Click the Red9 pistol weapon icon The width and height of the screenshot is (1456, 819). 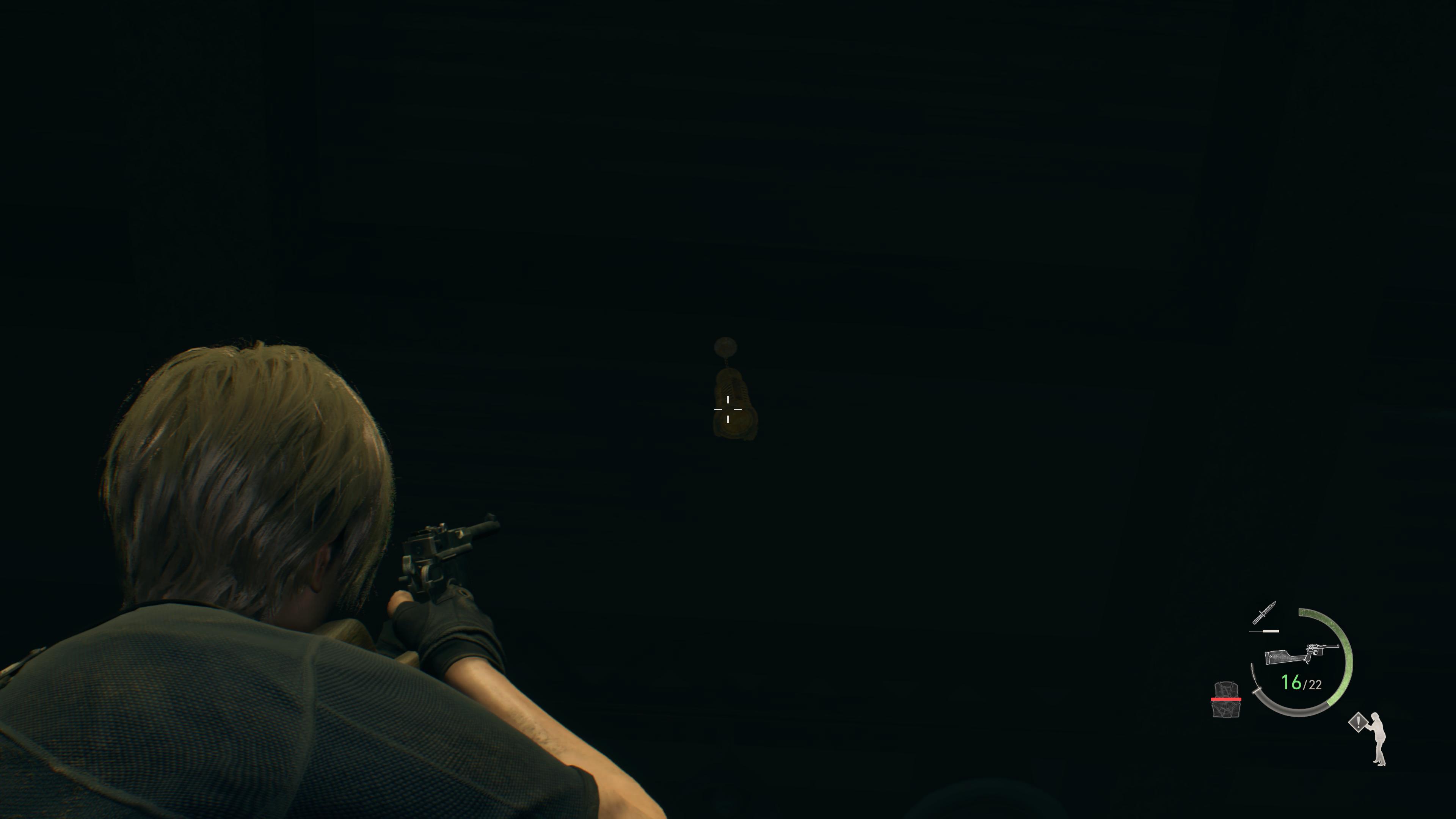(x=1302, y=654)
